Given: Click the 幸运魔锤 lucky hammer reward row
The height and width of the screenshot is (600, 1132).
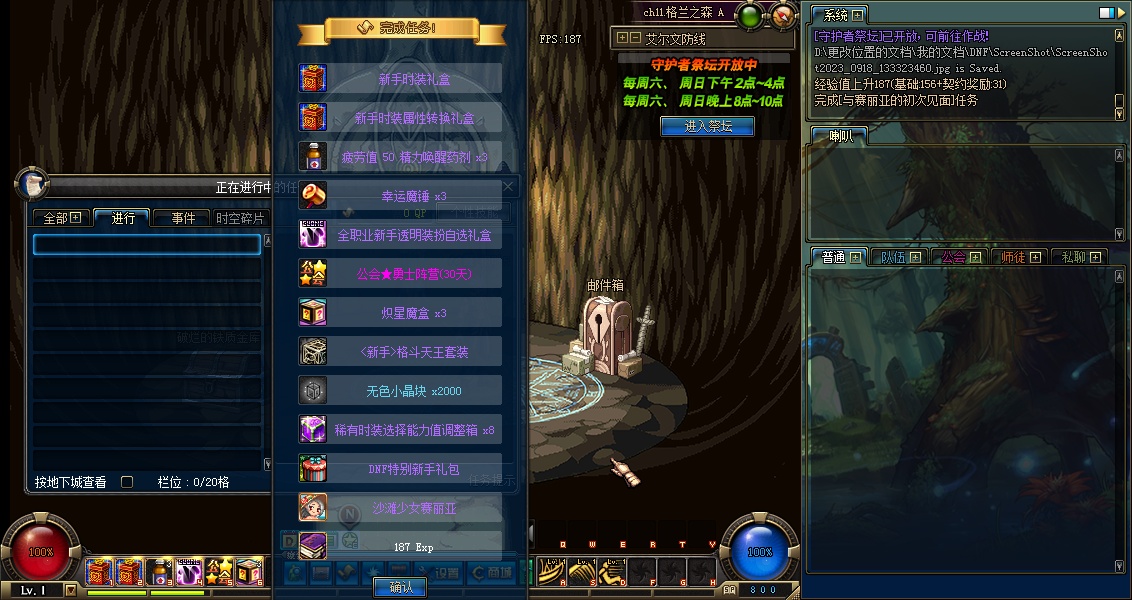Looking at the screenshot, I should point(400,196).
